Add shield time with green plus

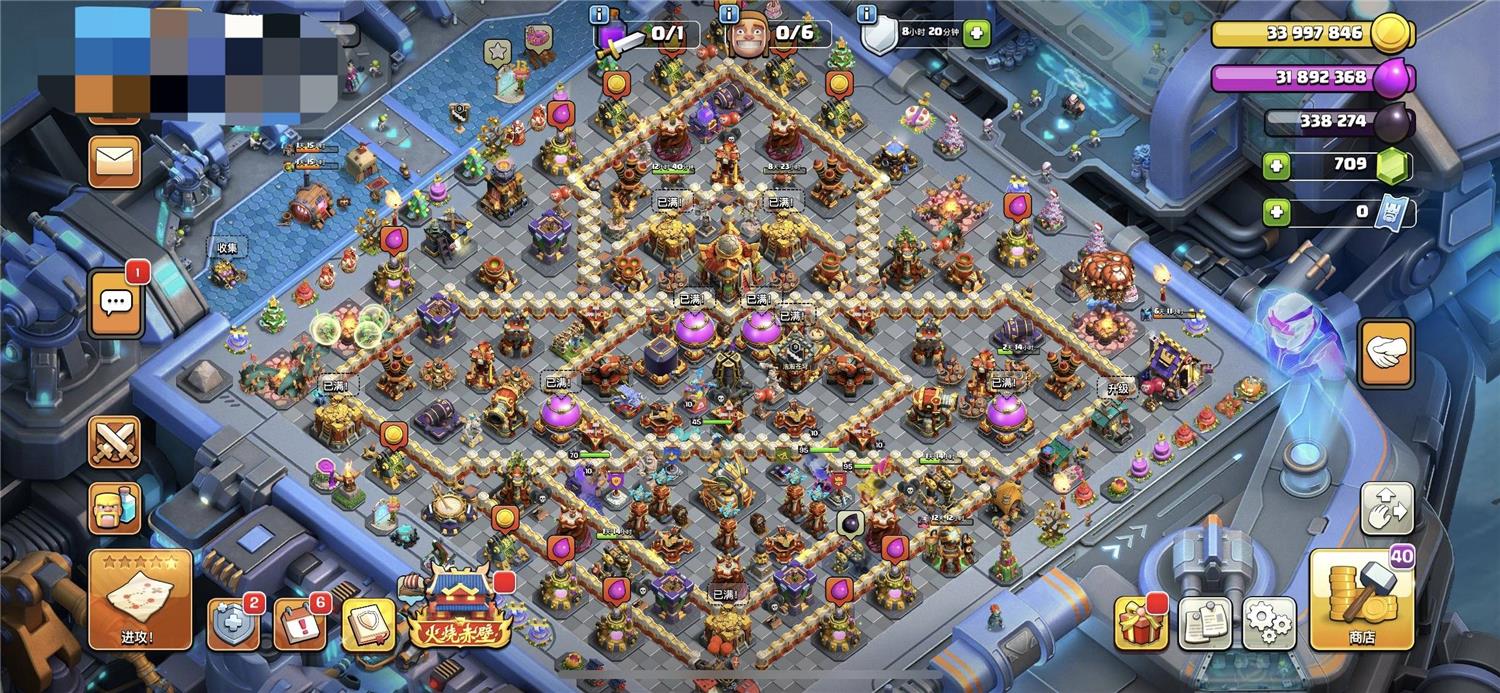tap(975, 34)
